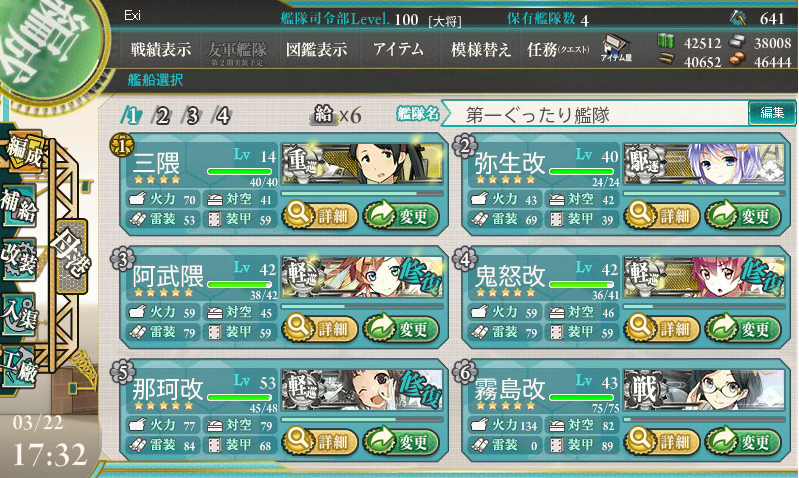The image size is (799, 478).
Task: Show 詳細 details for 三隈
Action: [x=318, y=213]
